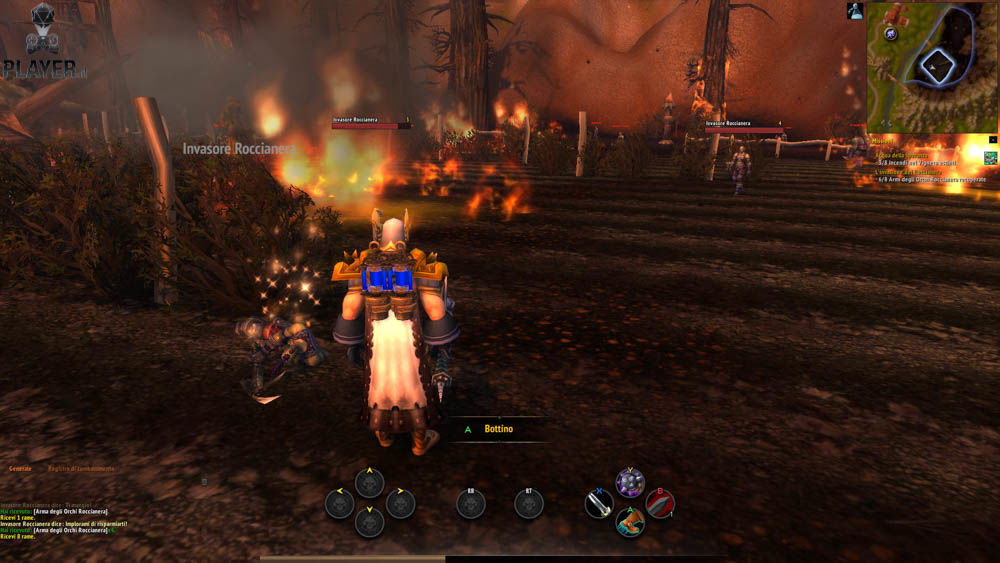Switch to the Generale chat tab
1000x563 pixels.
(20, 468)
